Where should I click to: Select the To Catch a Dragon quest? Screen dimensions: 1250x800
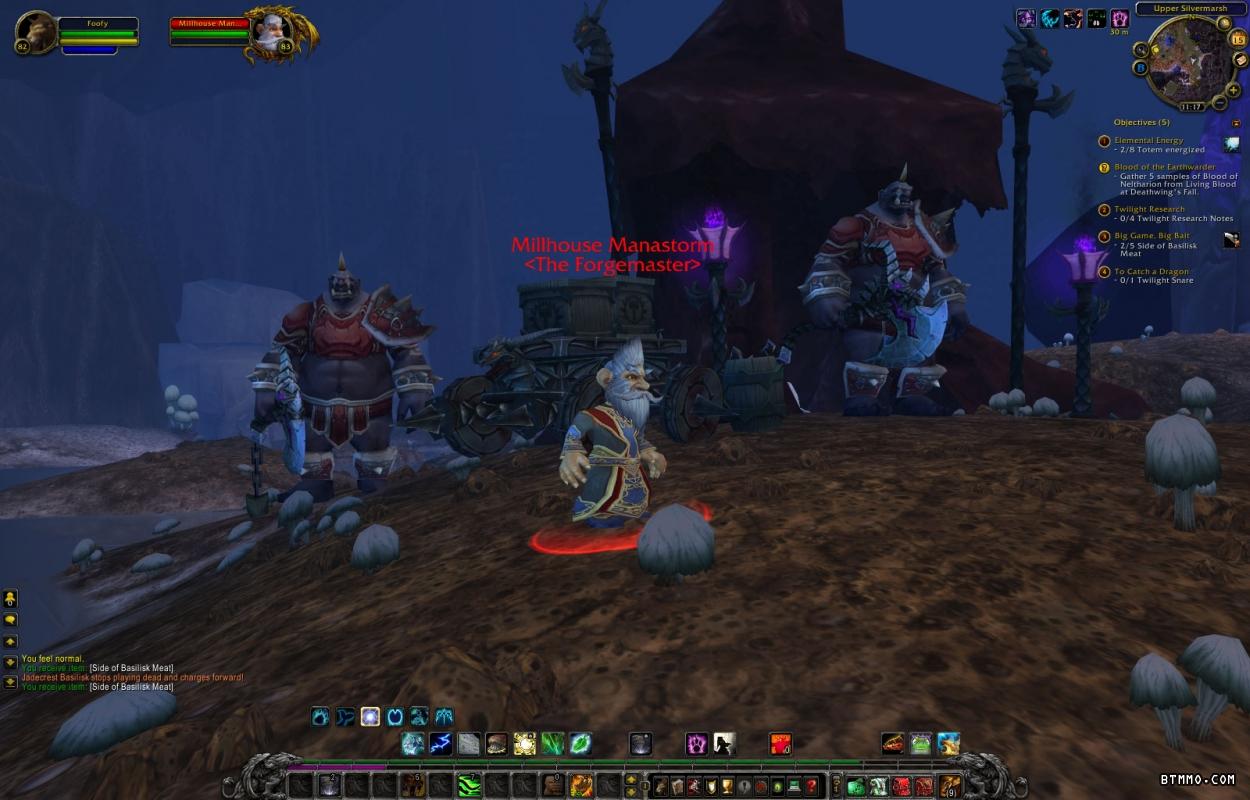tap(1151, 272)
